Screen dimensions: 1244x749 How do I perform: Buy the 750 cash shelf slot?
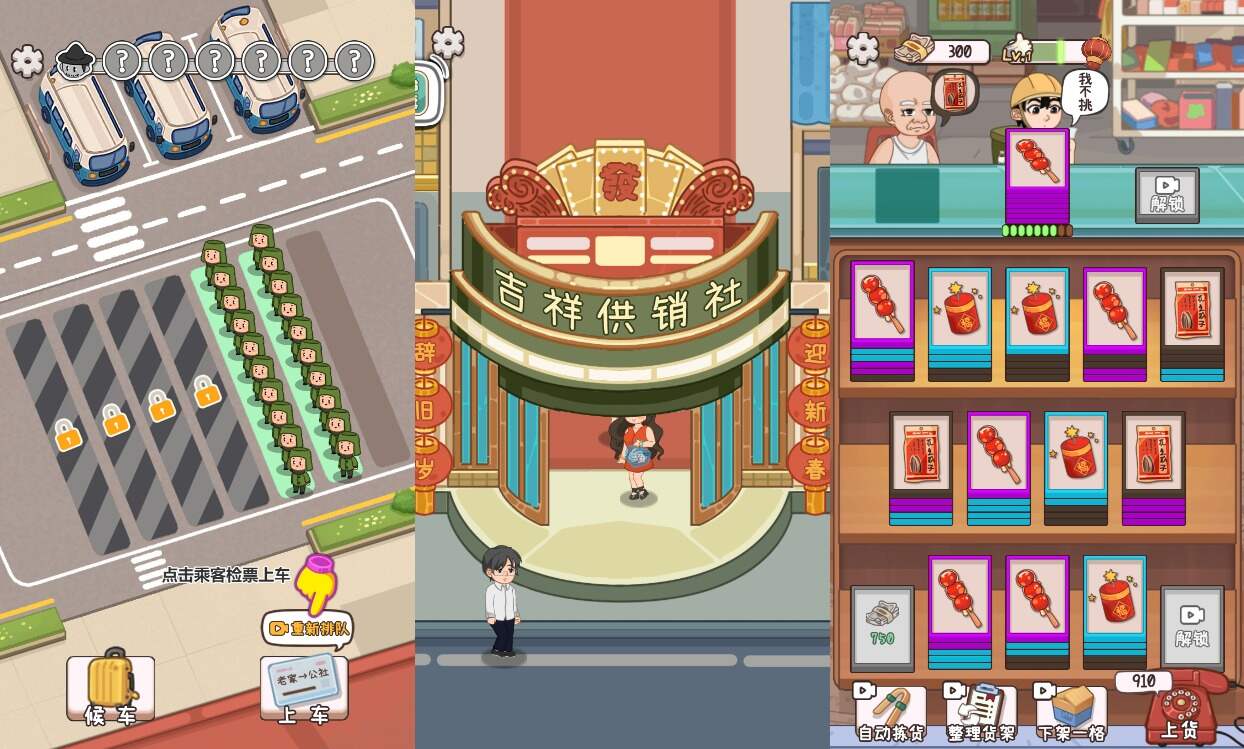coord(882,625)
